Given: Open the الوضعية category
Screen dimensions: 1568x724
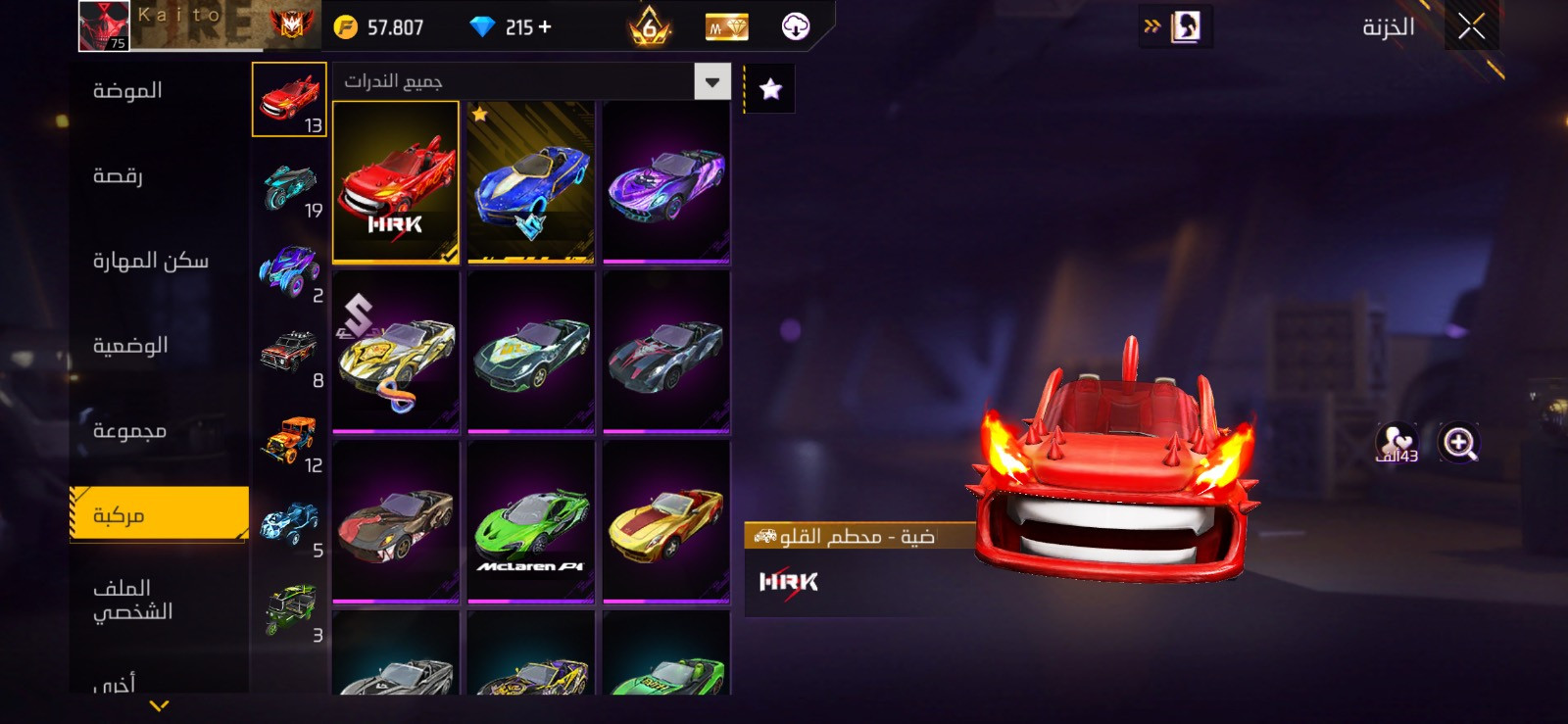Looking at the screenshot, I should tap(130, 346).
